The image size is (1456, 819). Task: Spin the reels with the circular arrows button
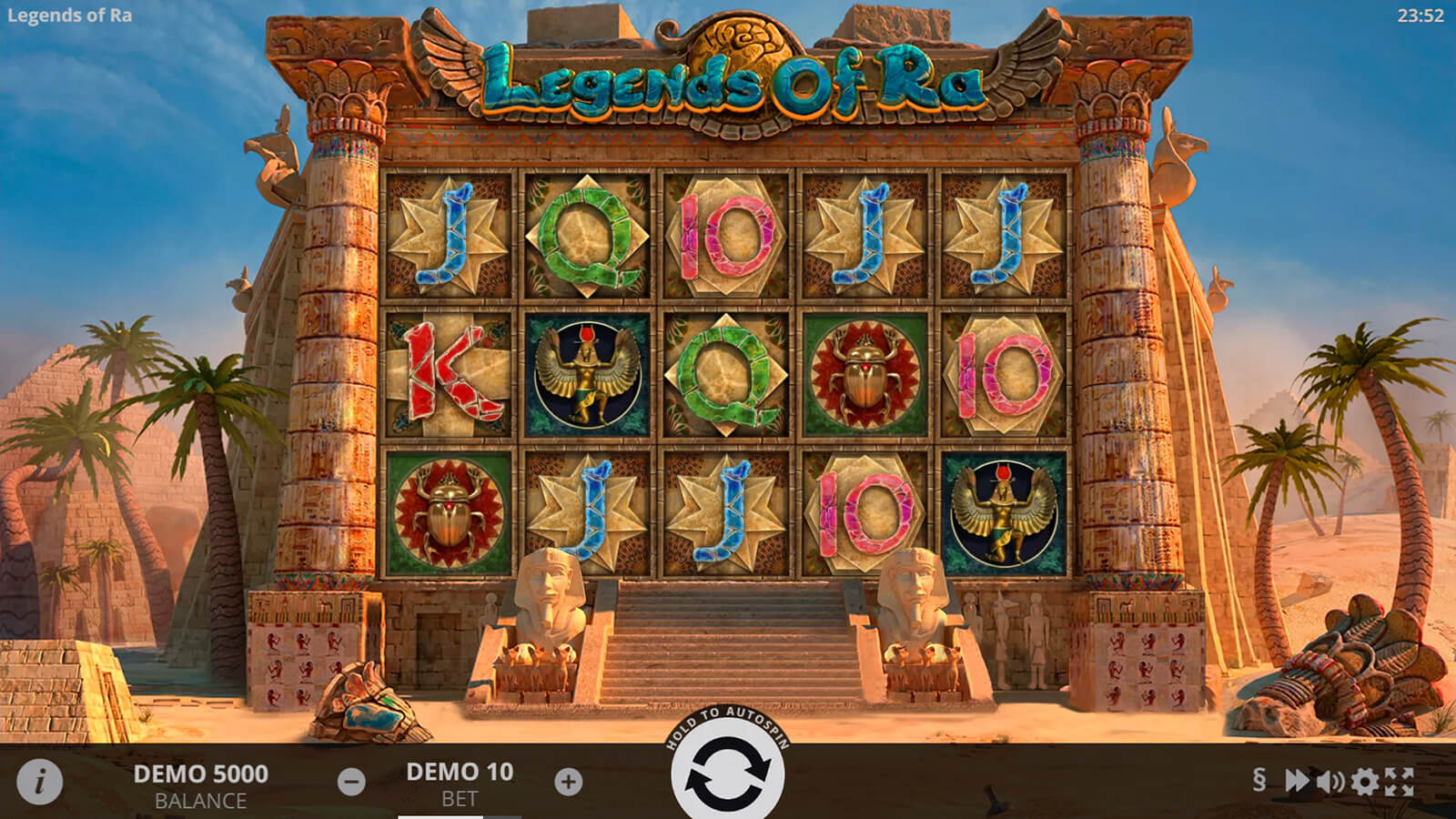[727, 774]
